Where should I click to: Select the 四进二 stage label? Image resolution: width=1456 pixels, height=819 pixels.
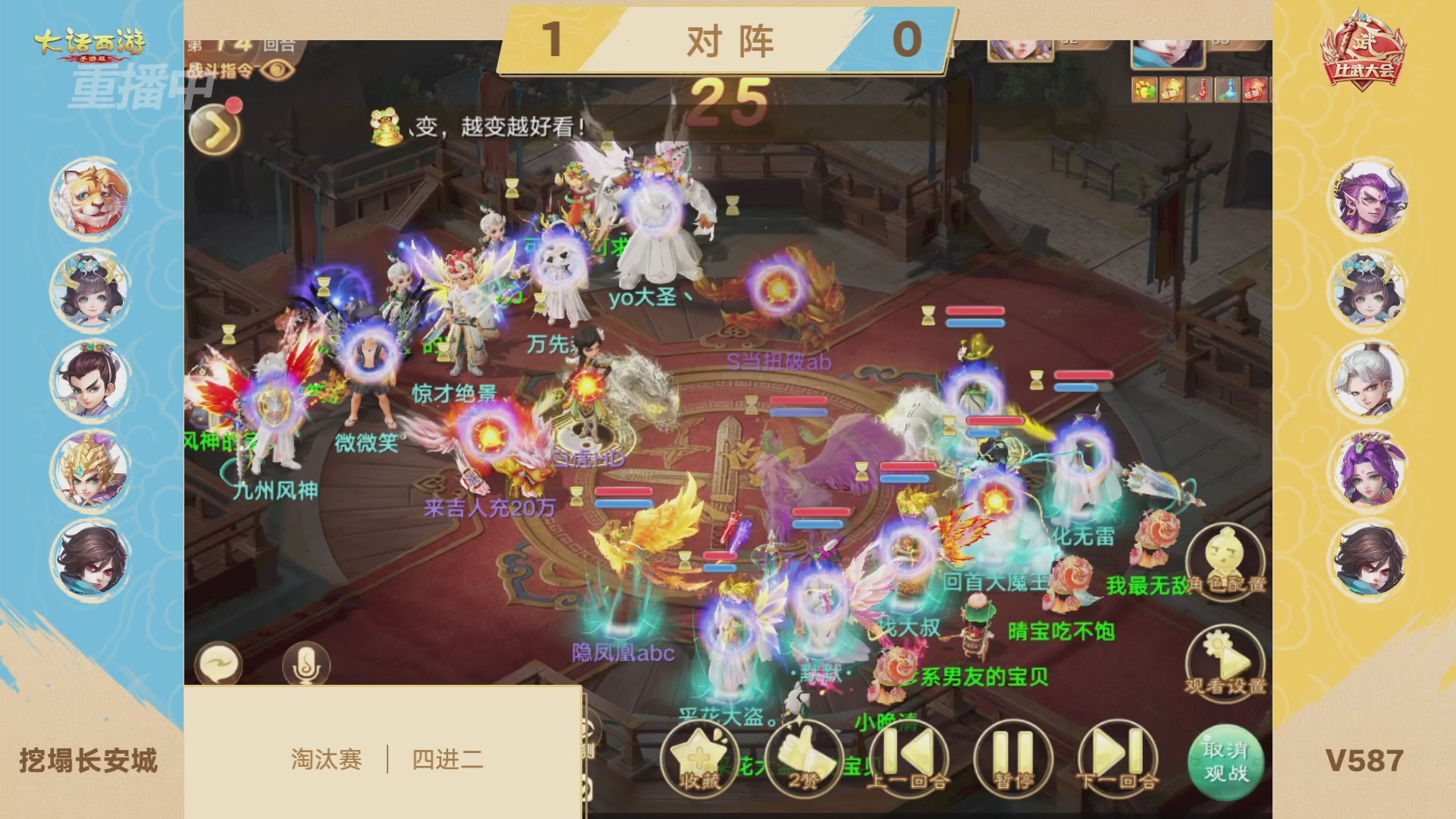point(447,758)
